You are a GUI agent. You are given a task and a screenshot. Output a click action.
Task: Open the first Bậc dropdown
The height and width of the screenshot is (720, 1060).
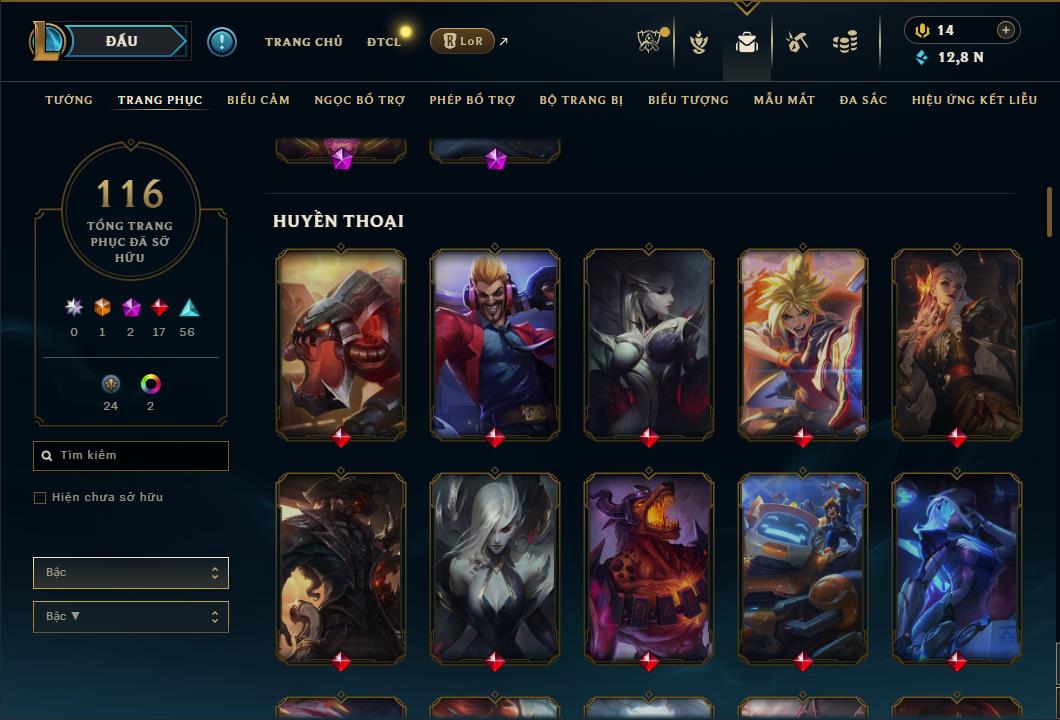131,573
